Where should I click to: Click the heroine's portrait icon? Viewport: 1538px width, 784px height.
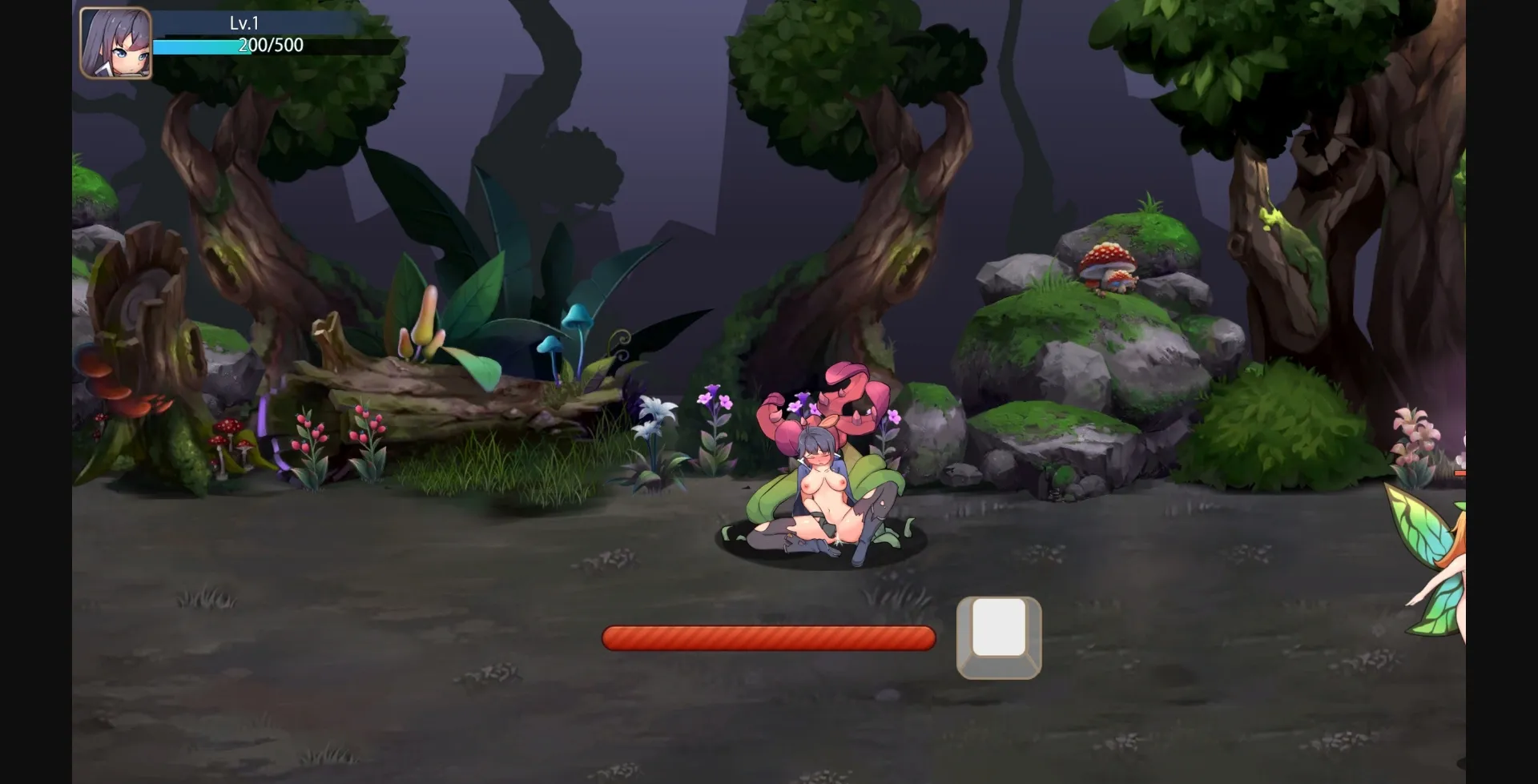(x=115, y=42)
